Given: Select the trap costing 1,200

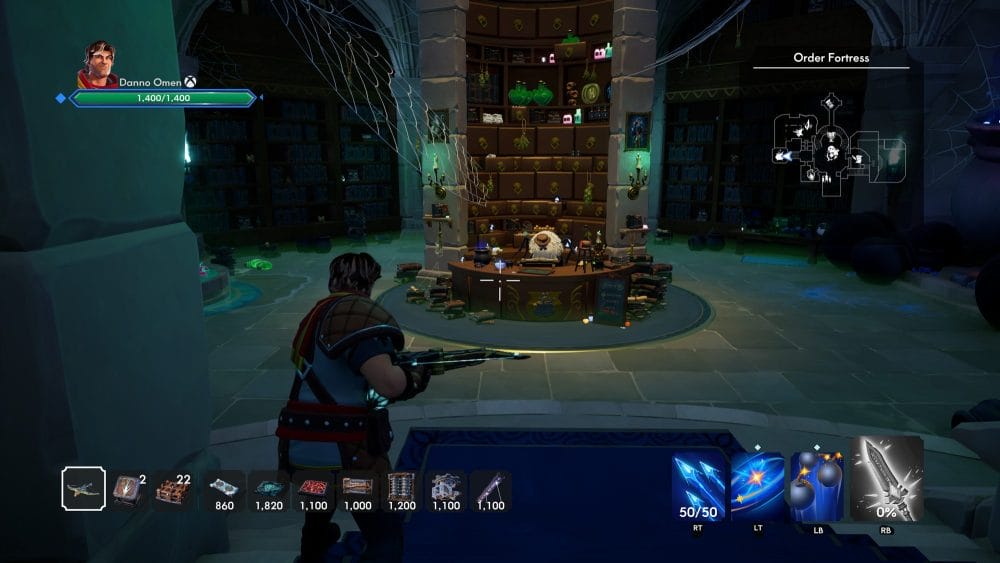Looking at the screenshot, I should pyautogui.click(x=401, y=487).
